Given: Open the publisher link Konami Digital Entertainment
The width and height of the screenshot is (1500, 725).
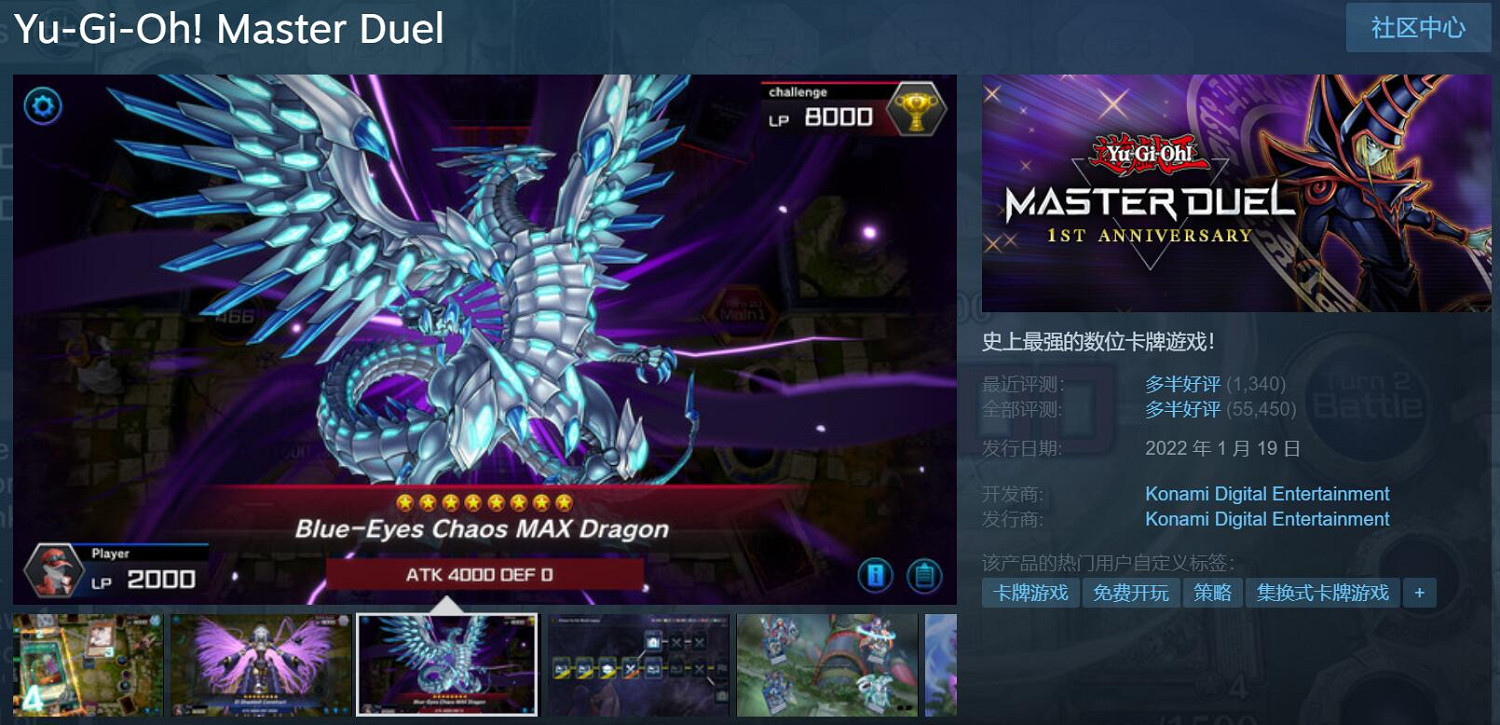Looking at the screenshot, I should tap(1266, 519).
